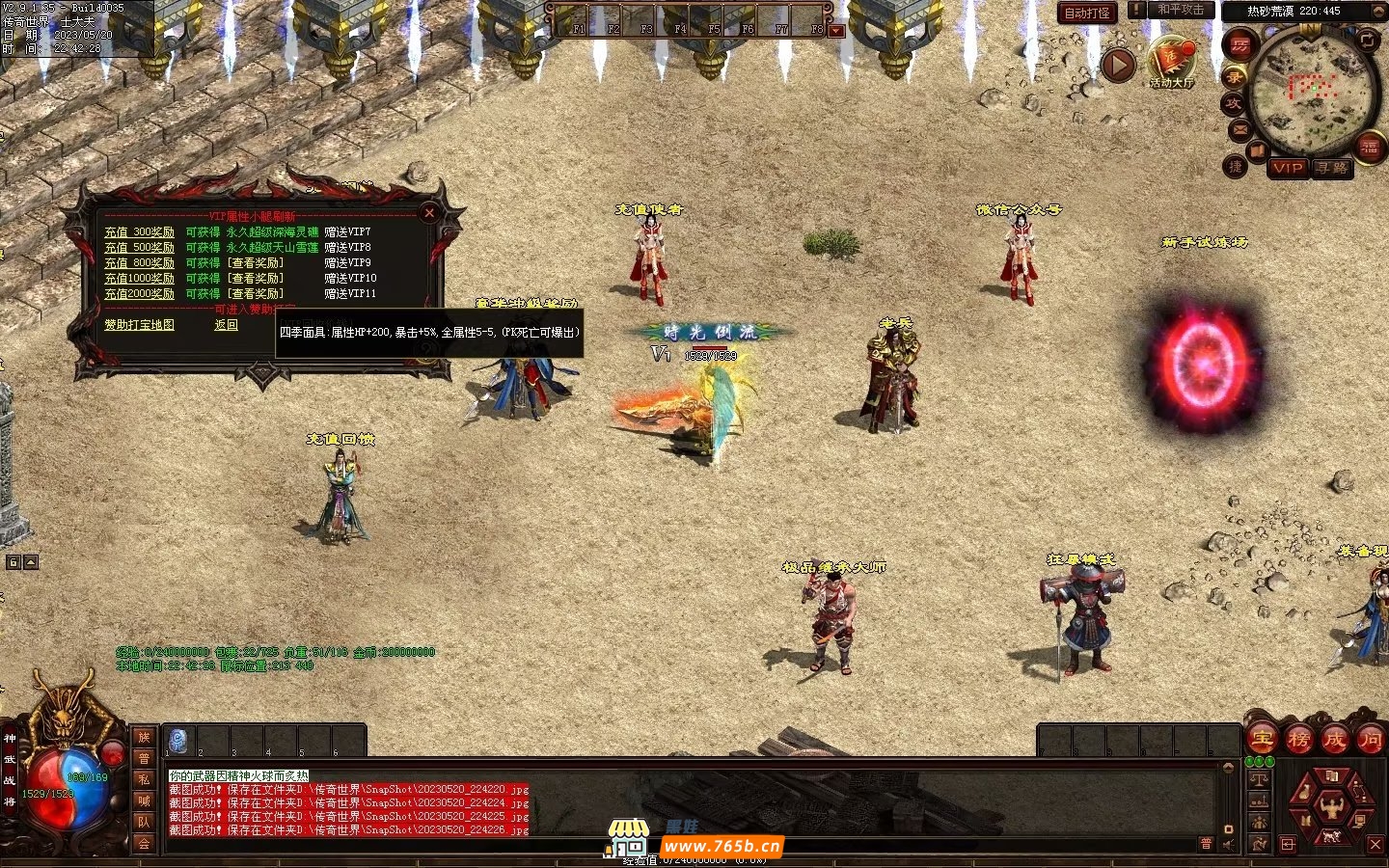Open the 赞助打宝地图 link
This screenshot has height=868, width=1389.
tap(140, 325)
